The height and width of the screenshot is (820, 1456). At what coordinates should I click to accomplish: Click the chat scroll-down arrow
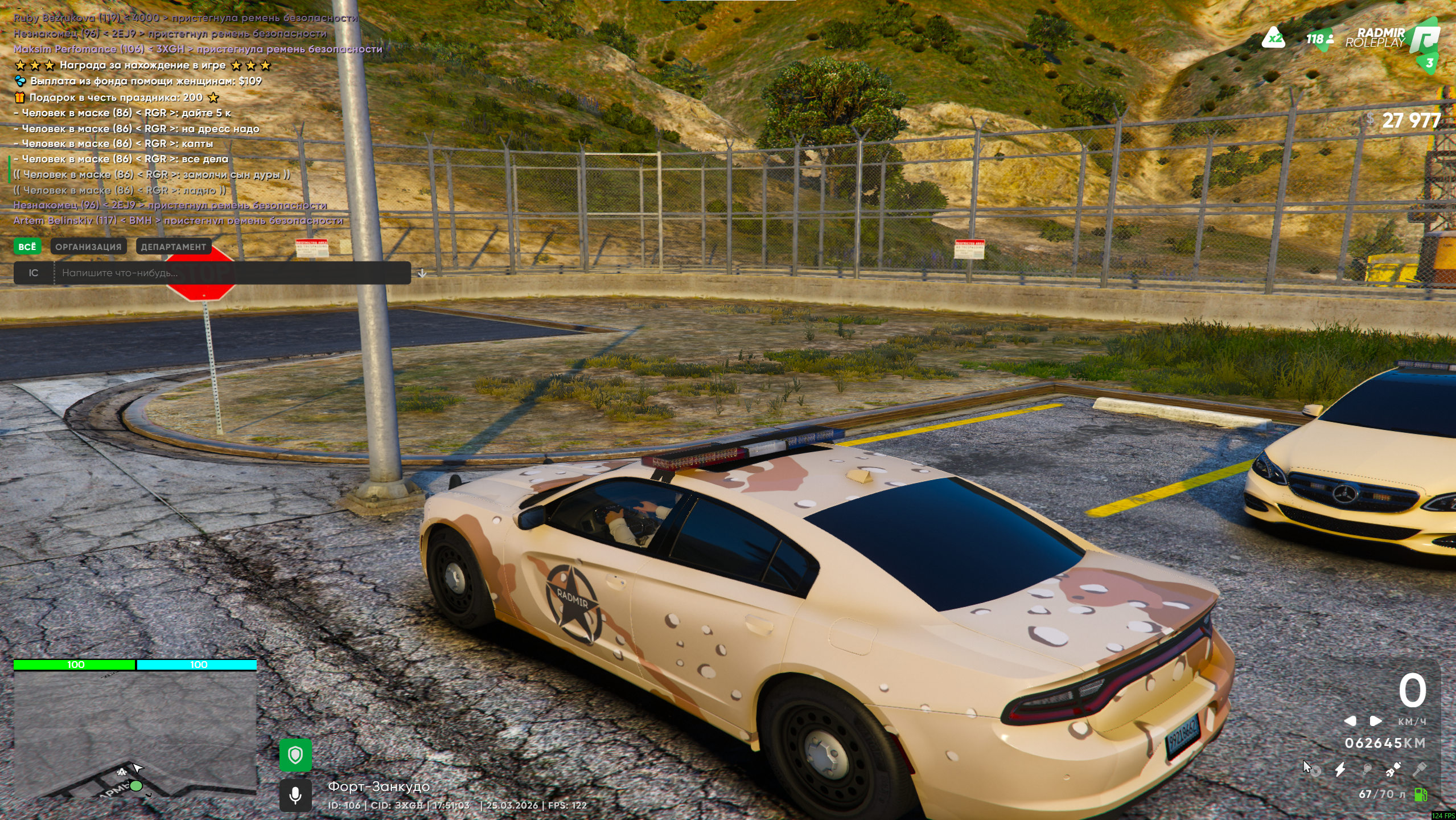(x=422, y=273)
